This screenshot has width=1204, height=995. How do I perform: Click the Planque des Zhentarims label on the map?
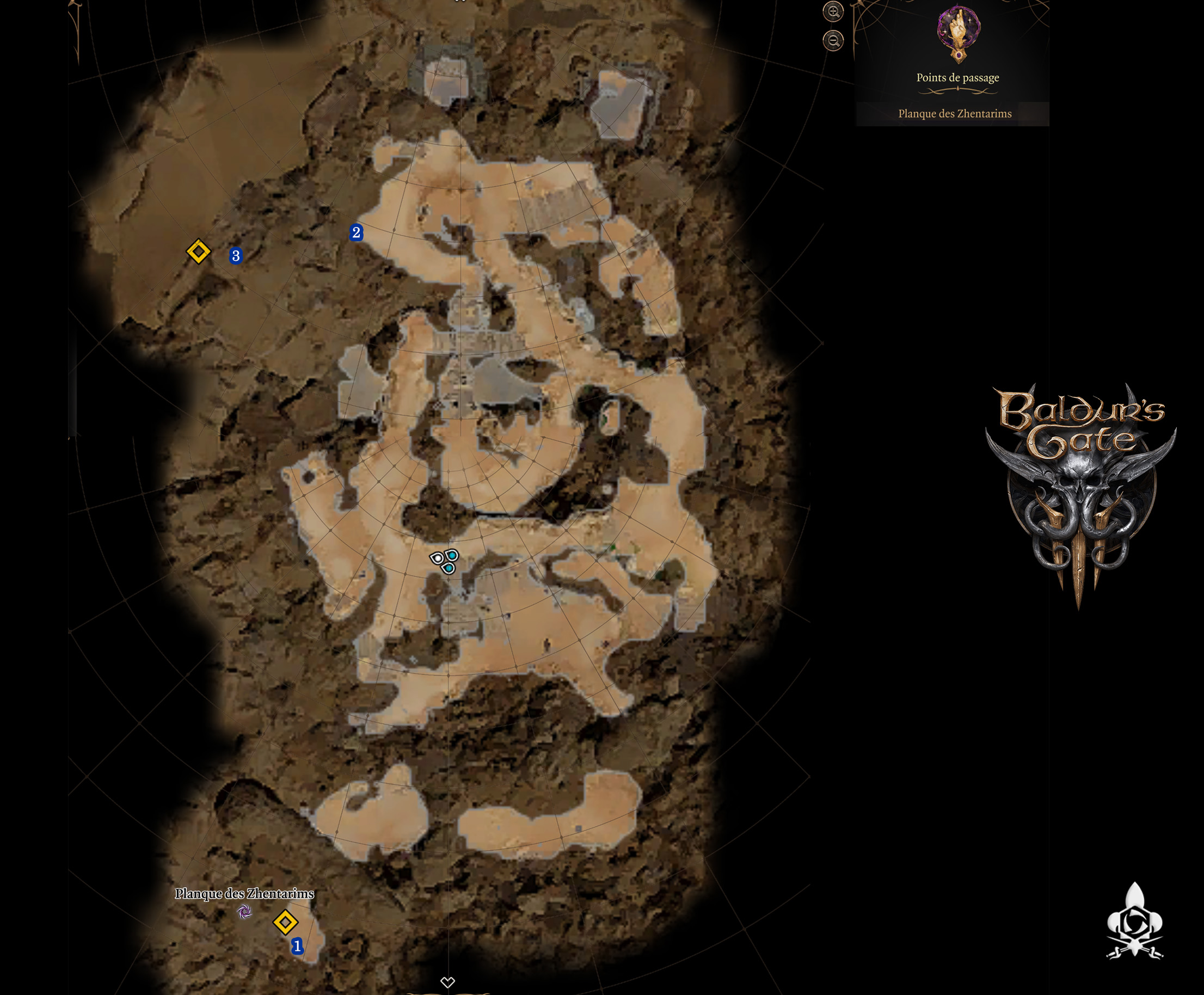(245, 894)
